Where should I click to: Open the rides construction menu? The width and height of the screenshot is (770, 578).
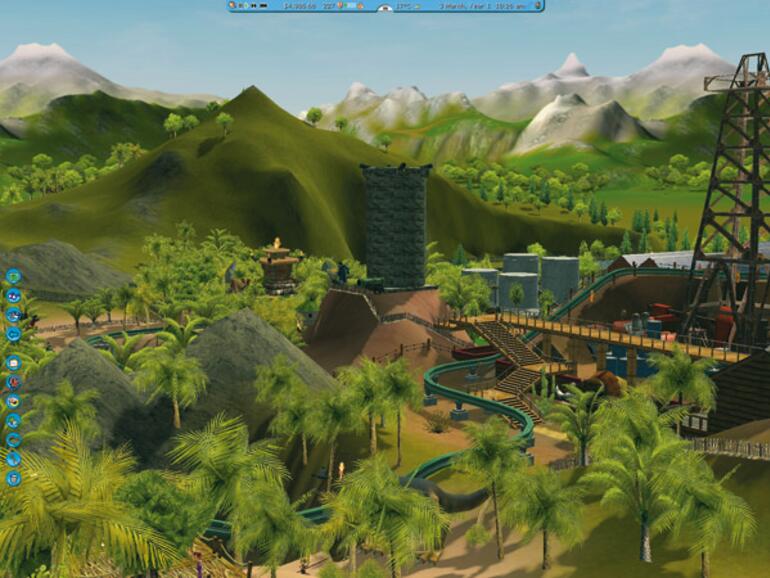coord(14,381)
